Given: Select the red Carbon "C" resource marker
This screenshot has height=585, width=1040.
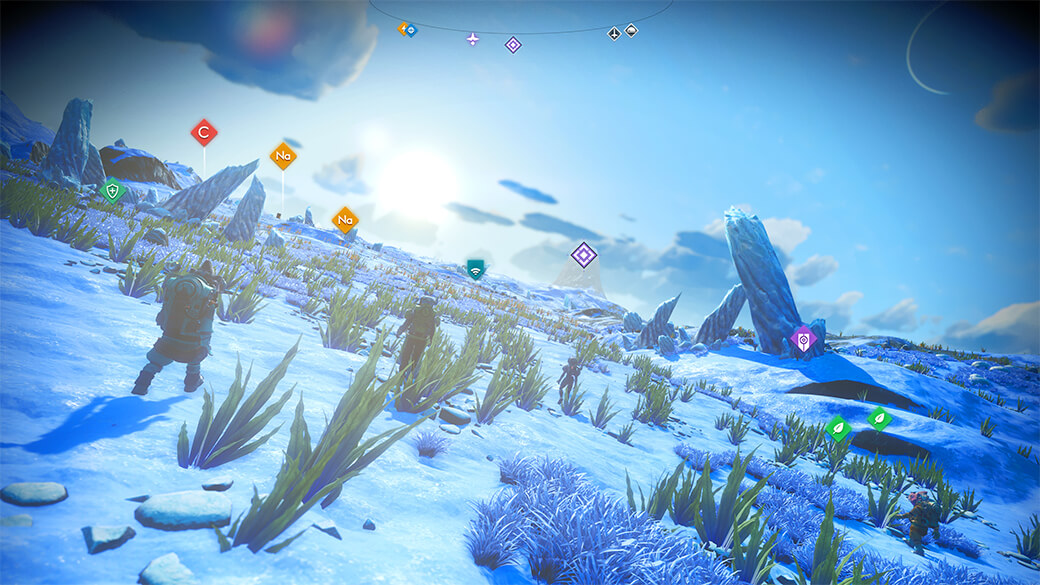Looking at the screenshot, I should coord(204,132).
